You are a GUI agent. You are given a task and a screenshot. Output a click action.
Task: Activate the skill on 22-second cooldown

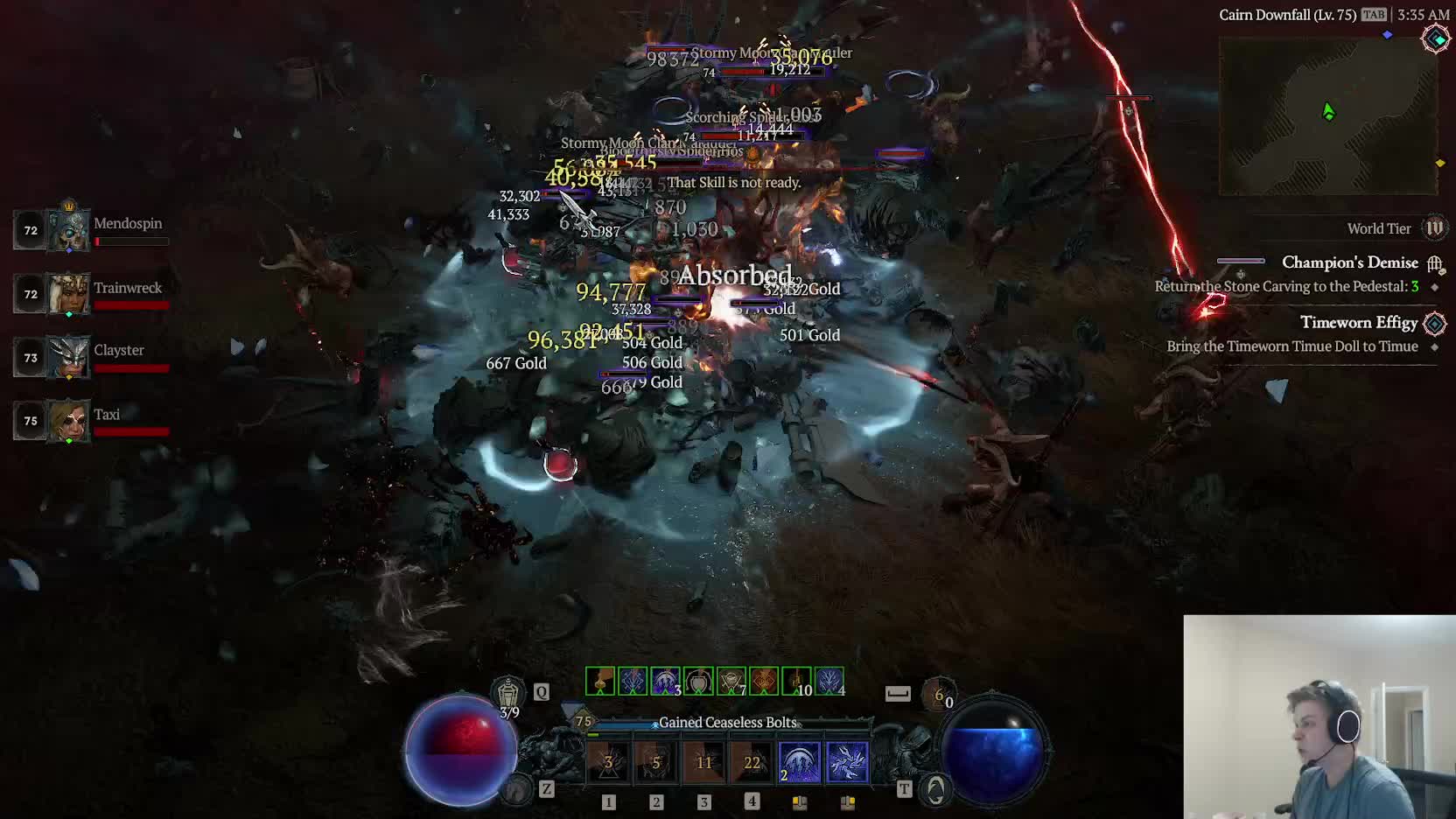[752, 762]
